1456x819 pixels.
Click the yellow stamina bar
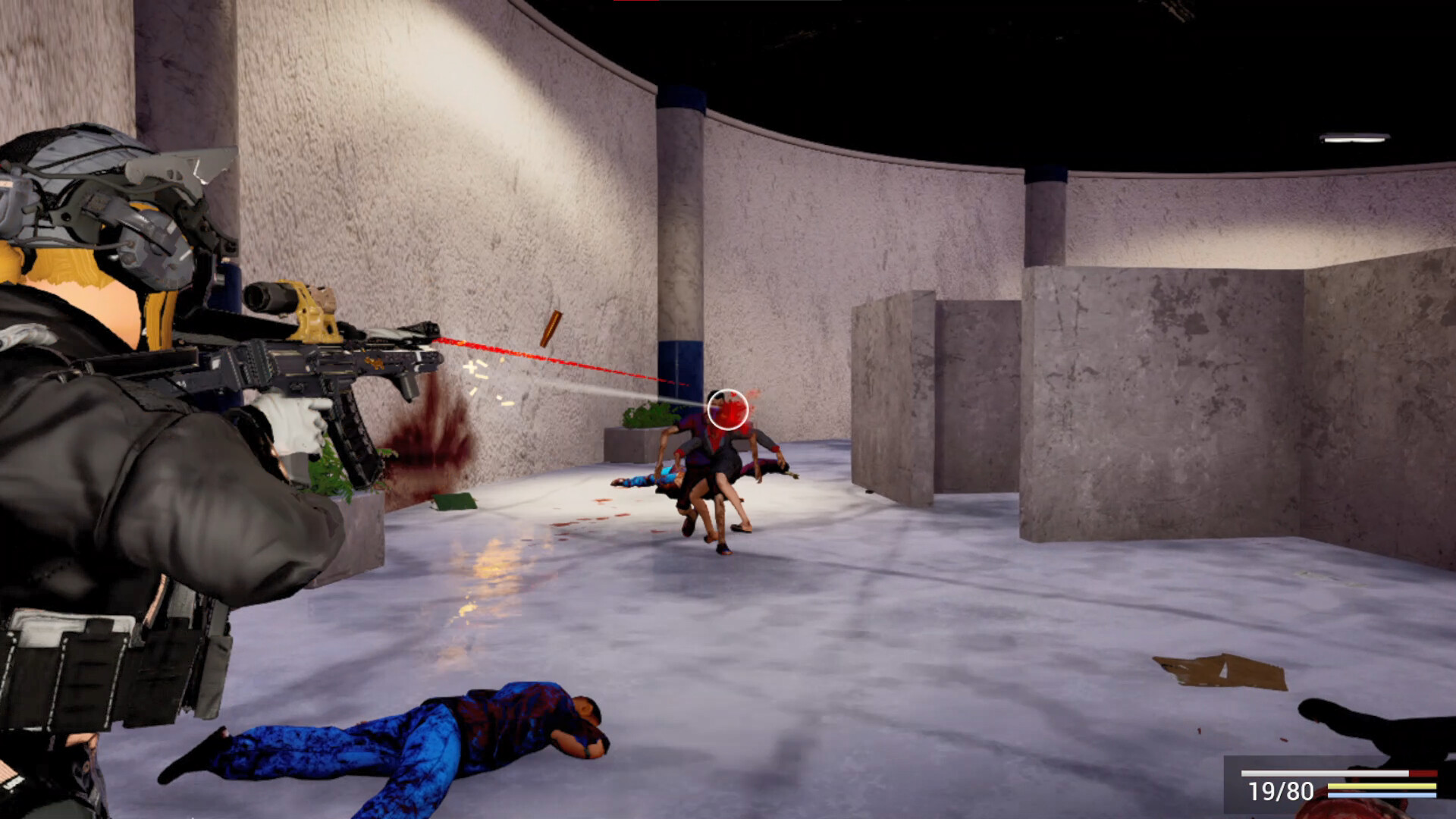coord(1382,786)
